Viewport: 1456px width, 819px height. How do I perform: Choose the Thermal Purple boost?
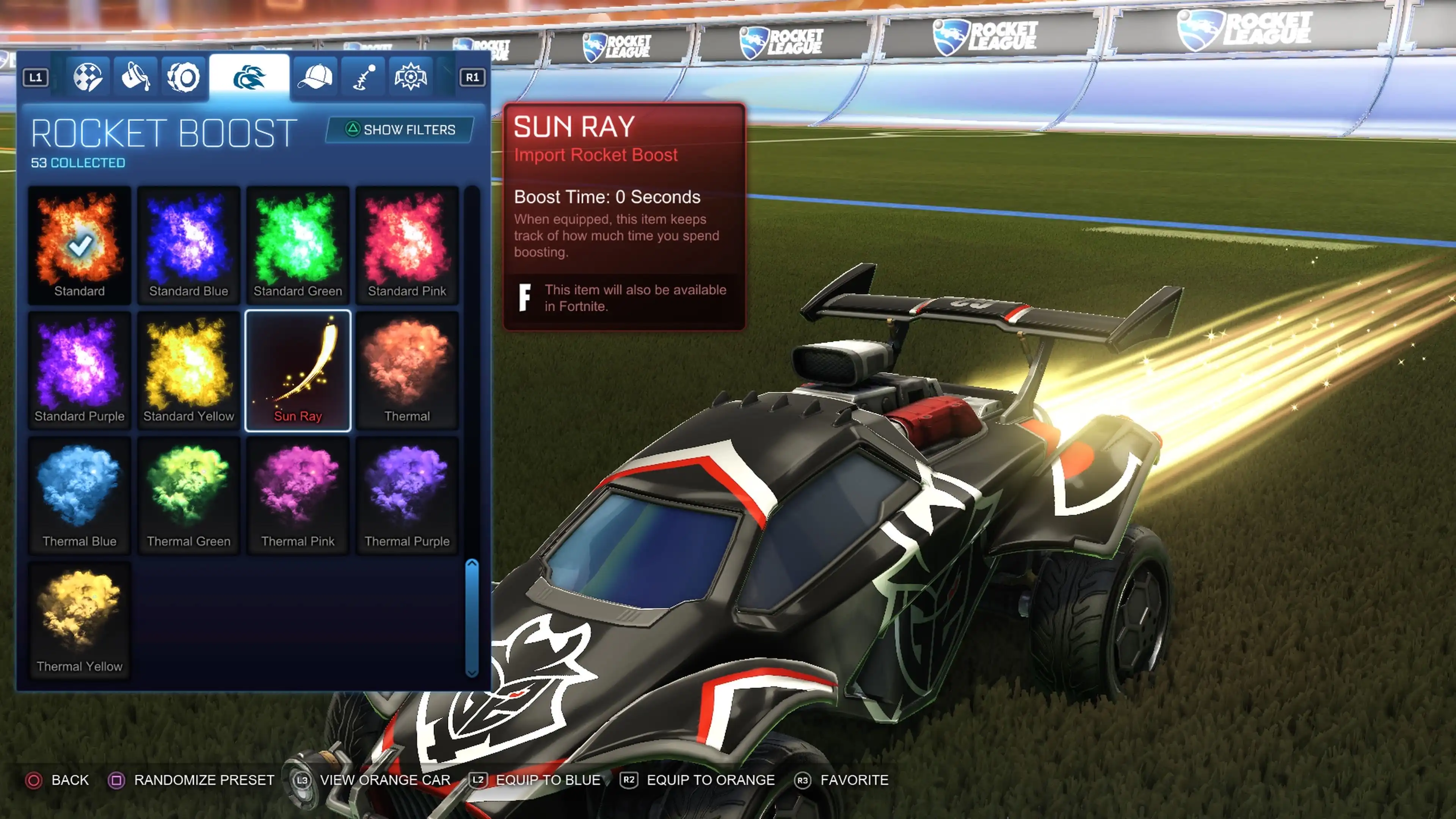tap(407, 495)
